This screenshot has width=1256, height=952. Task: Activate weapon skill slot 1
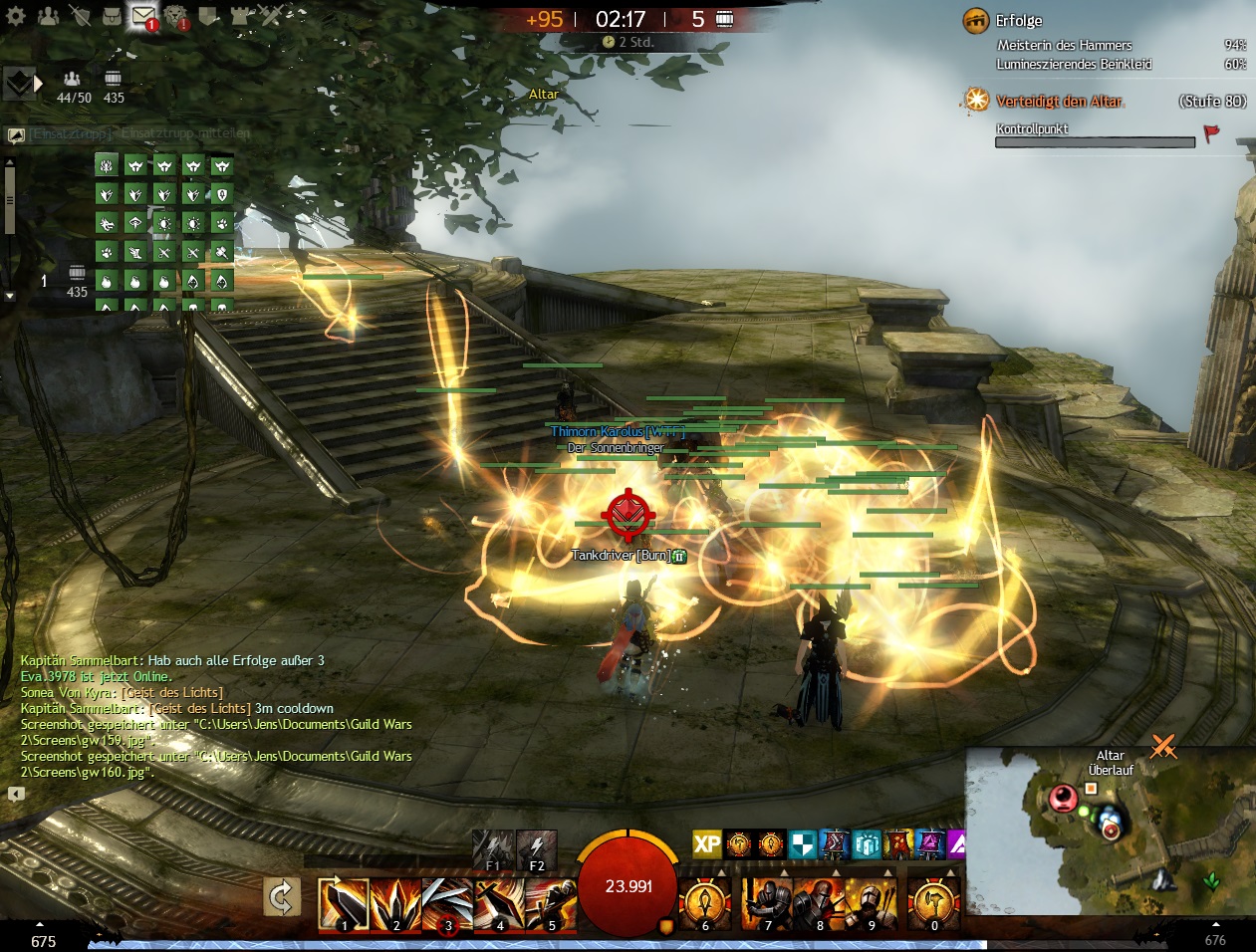[343, 903]
